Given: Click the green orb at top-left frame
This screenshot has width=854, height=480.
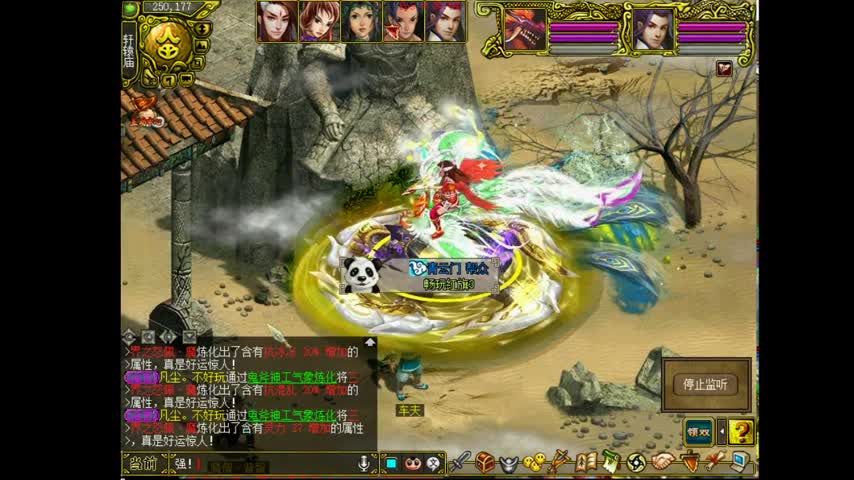Looking at the screenshot, I should (x=130, y=8).
